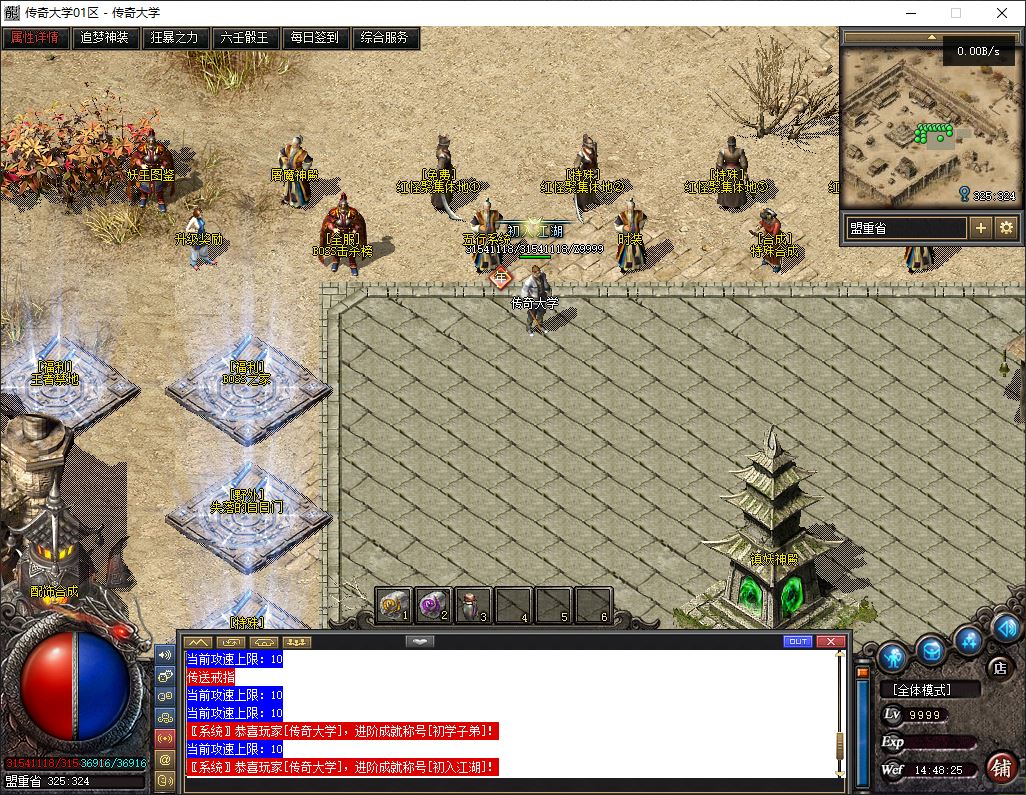Click the minimap plus button
The image size is (1026, 795).
coord(981,228)
